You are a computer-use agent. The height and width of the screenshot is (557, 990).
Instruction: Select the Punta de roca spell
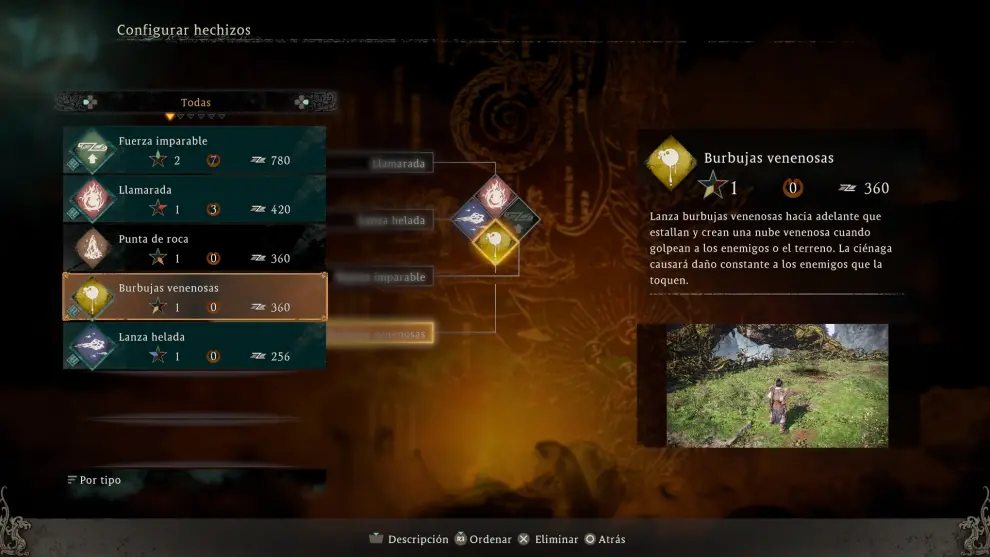coord(195,248)
